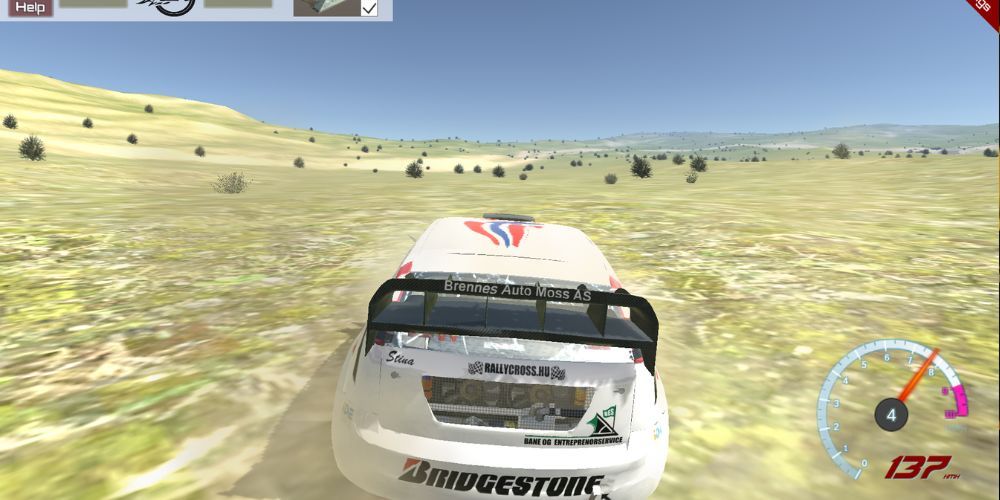Toggle the checkbox beside the terrain thumbnail
This screenshot has width=1000, height=500.
pos(369,8)
